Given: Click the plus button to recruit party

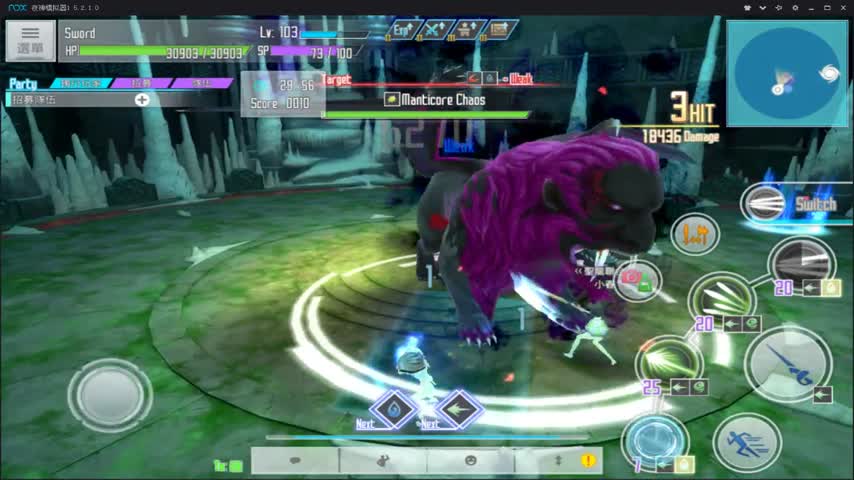Looking at the screenshot, I should [x=142, y=99].
